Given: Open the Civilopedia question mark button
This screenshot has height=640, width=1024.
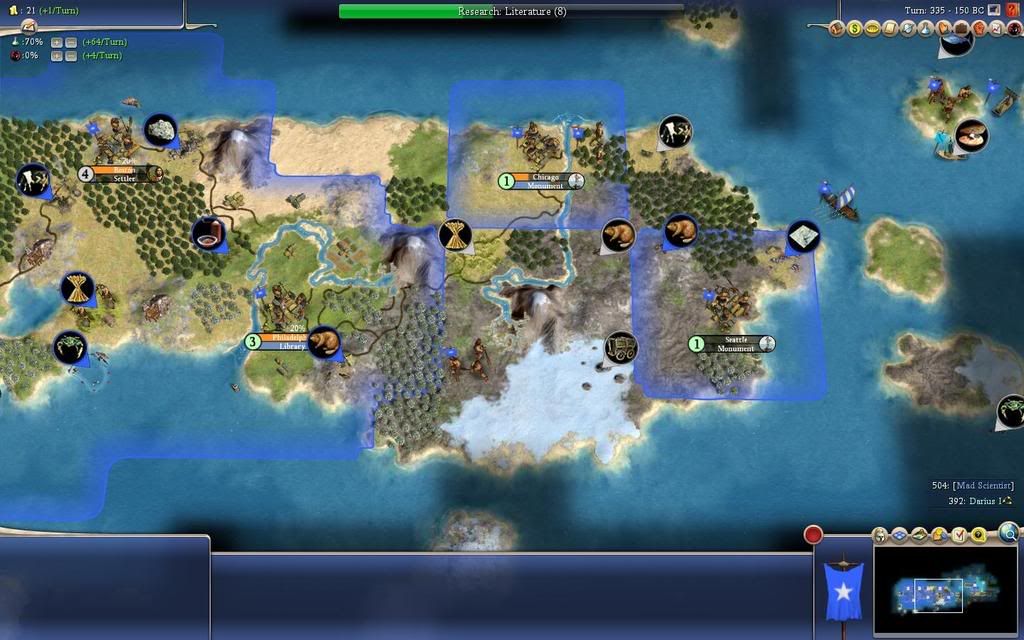Looking at the screenshot, I should pos(1013,9).
